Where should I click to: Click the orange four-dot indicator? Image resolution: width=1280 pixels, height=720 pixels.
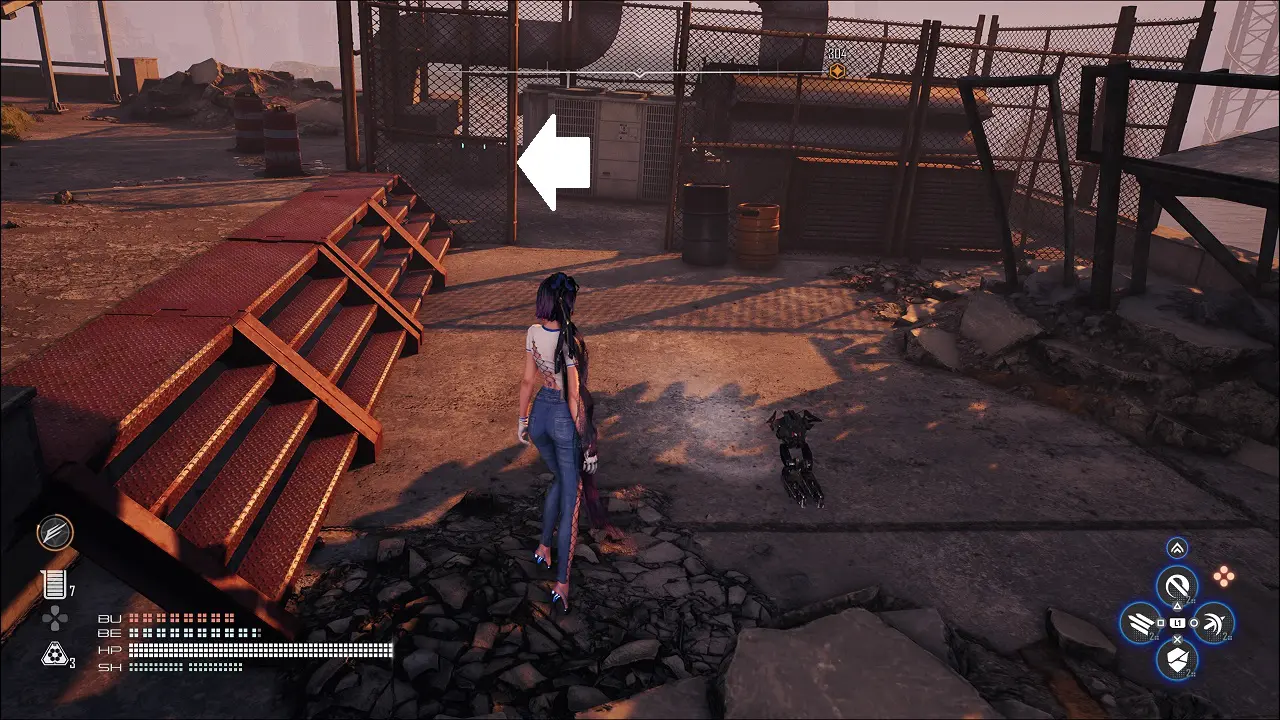tap(1222, 575)
